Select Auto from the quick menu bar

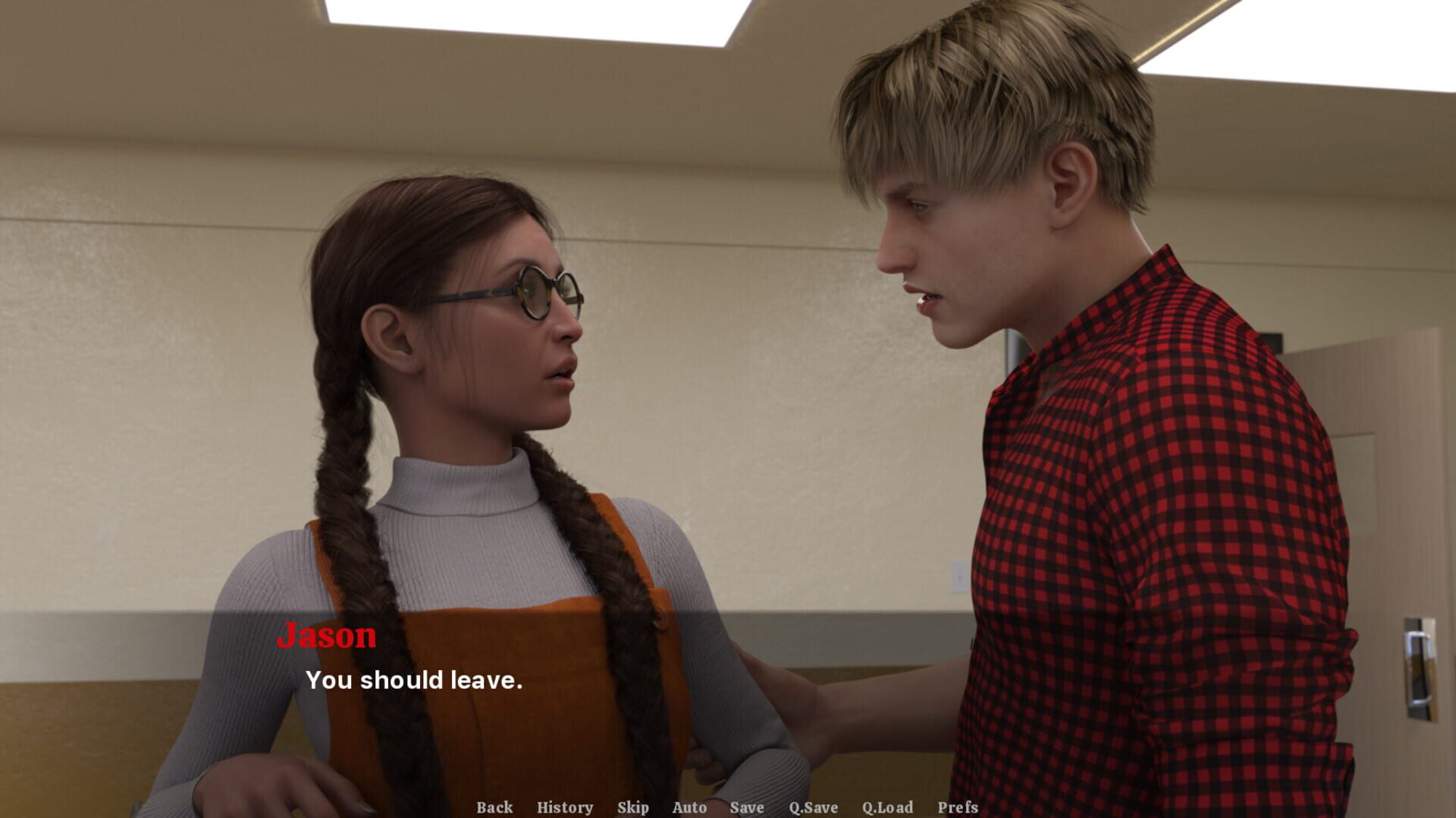[690, 808]
